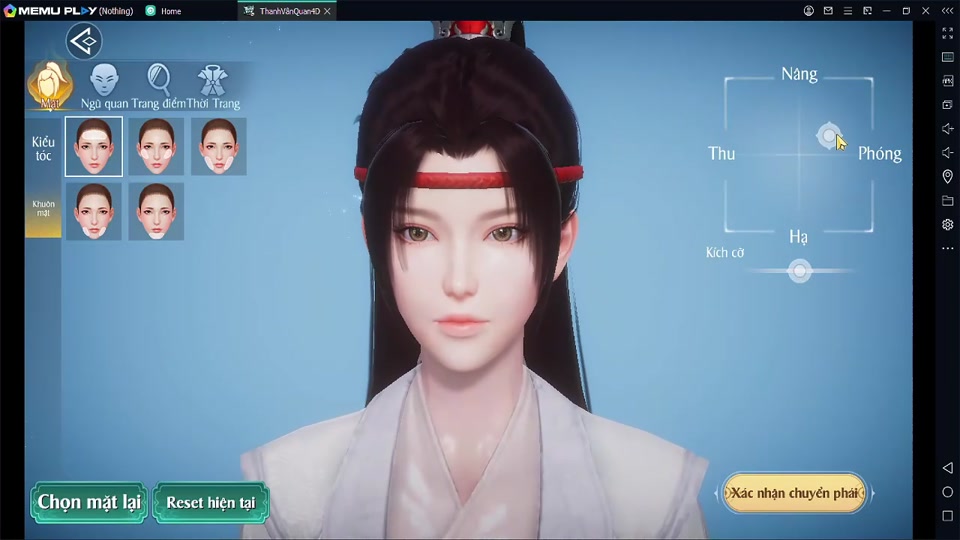The image size is (960, 540).
Task: Open emulator settings gear icon
Action: [947, 225]
